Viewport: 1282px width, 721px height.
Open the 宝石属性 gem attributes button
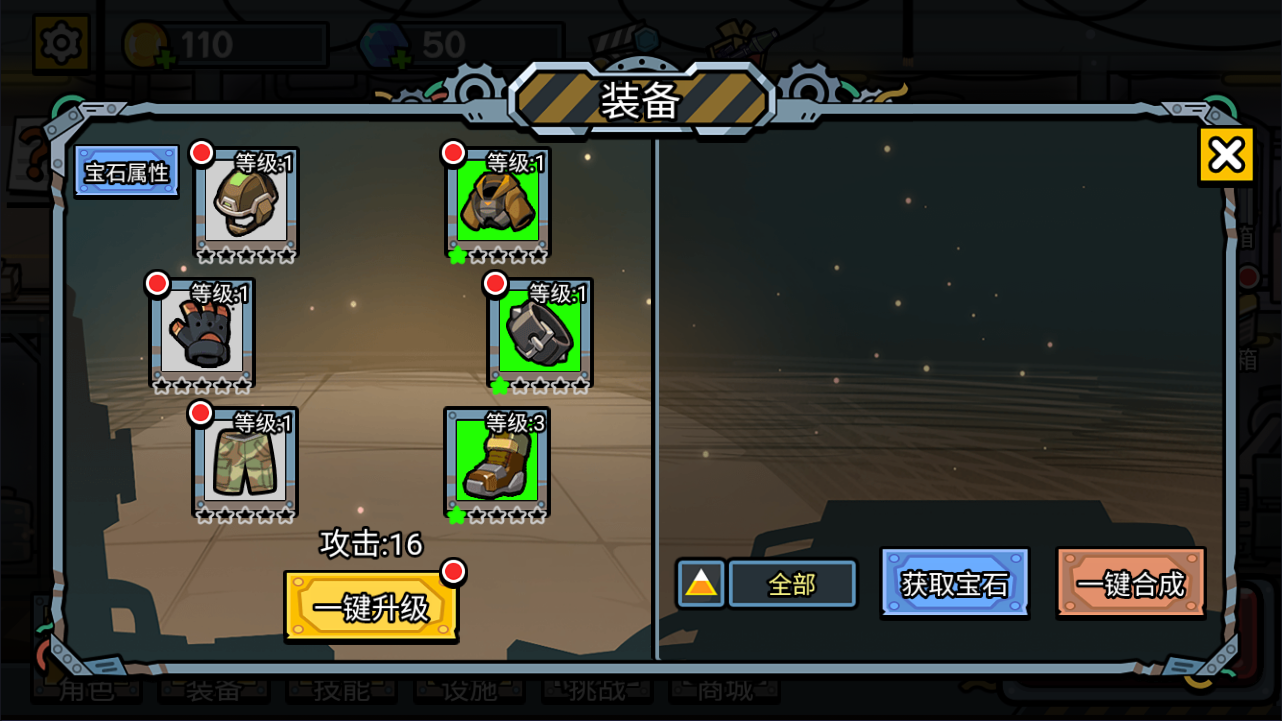(127, 172)
